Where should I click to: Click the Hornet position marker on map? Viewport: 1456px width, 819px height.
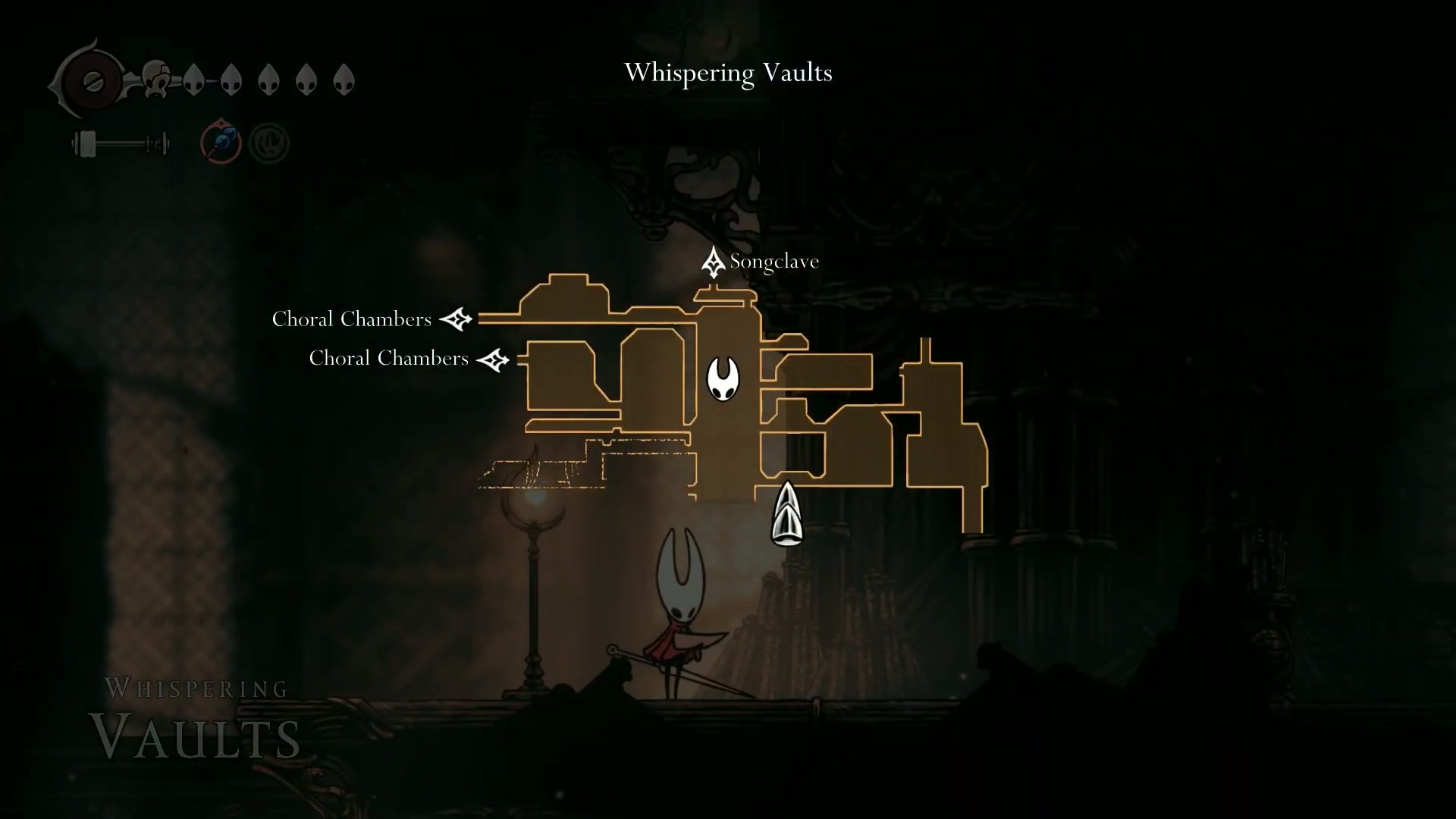(x=723, y=378)
